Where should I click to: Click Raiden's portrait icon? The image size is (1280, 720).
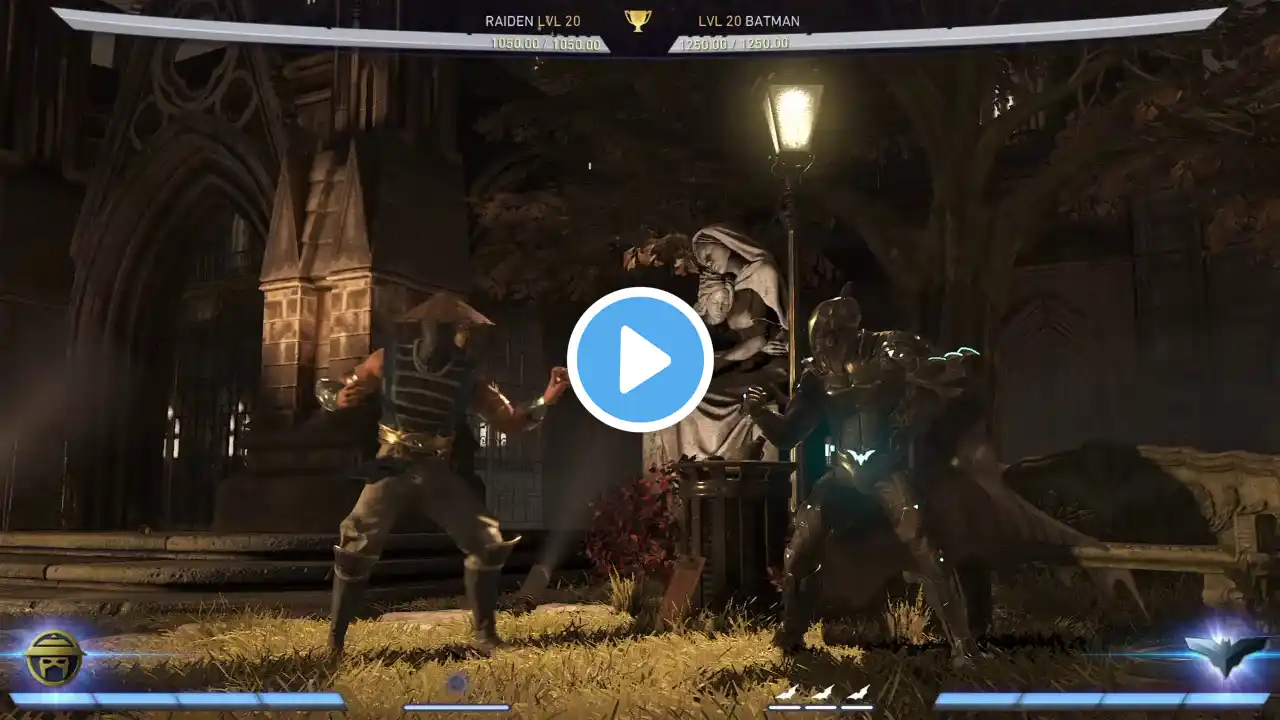tap(54, 657)
